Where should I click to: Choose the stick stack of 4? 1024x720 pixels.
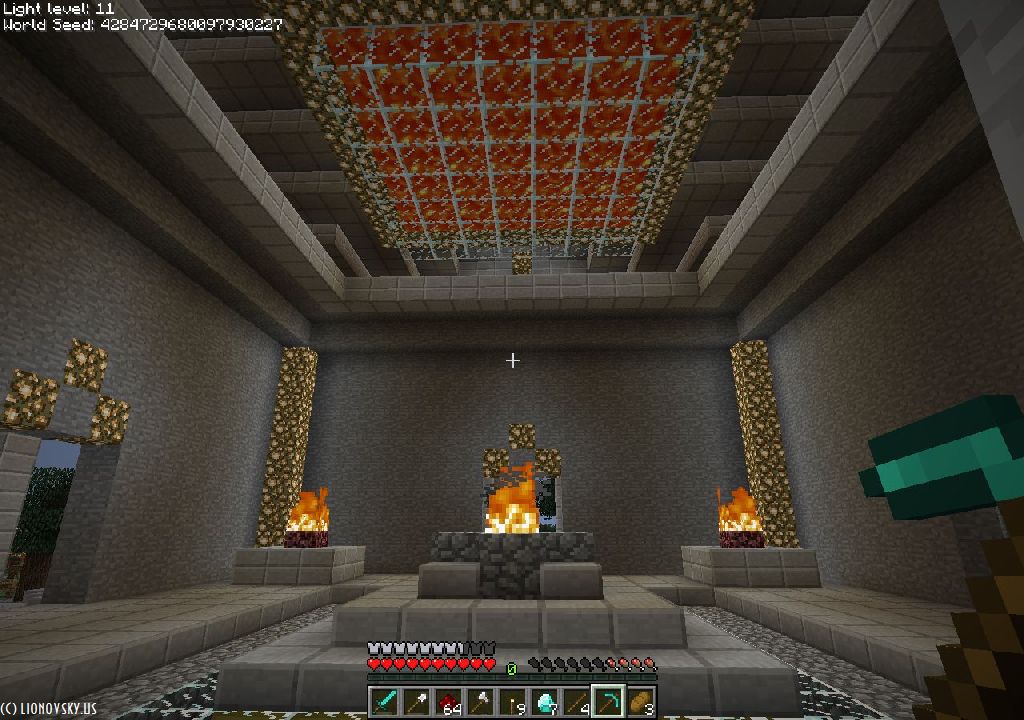coord(576,702)
